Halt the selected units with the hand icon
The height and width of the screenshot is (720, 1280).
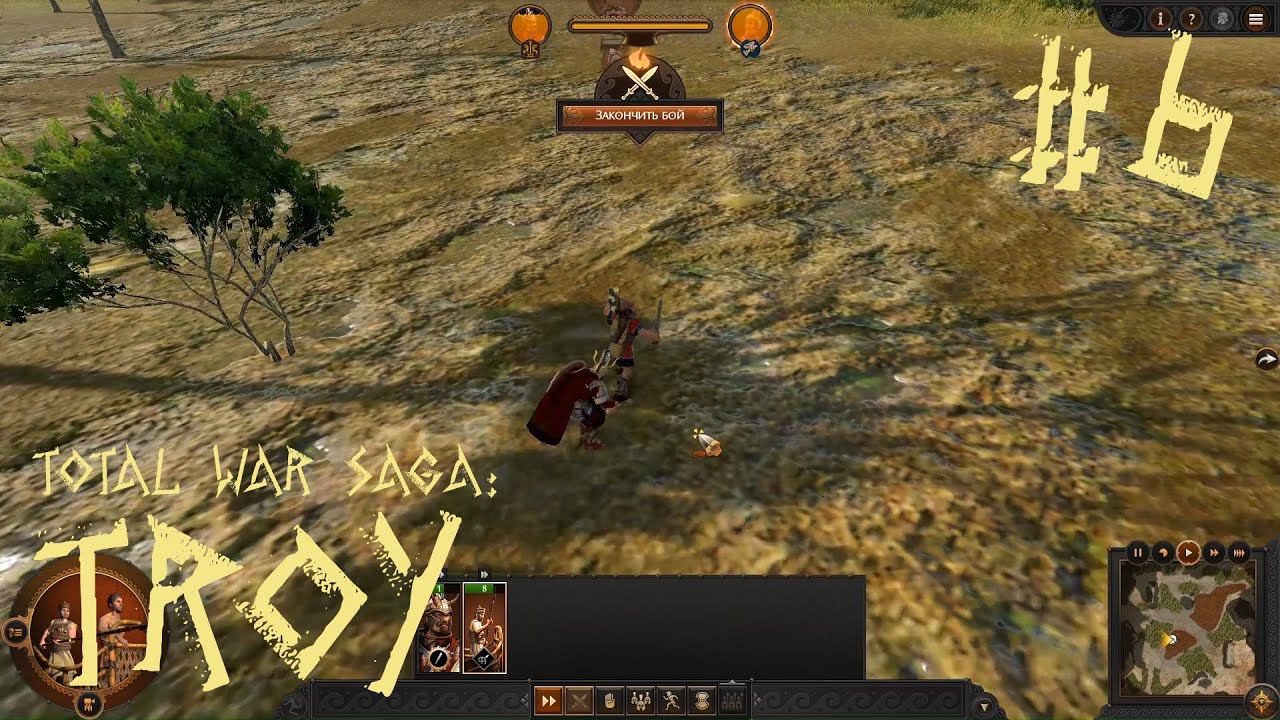coord(608,700)
